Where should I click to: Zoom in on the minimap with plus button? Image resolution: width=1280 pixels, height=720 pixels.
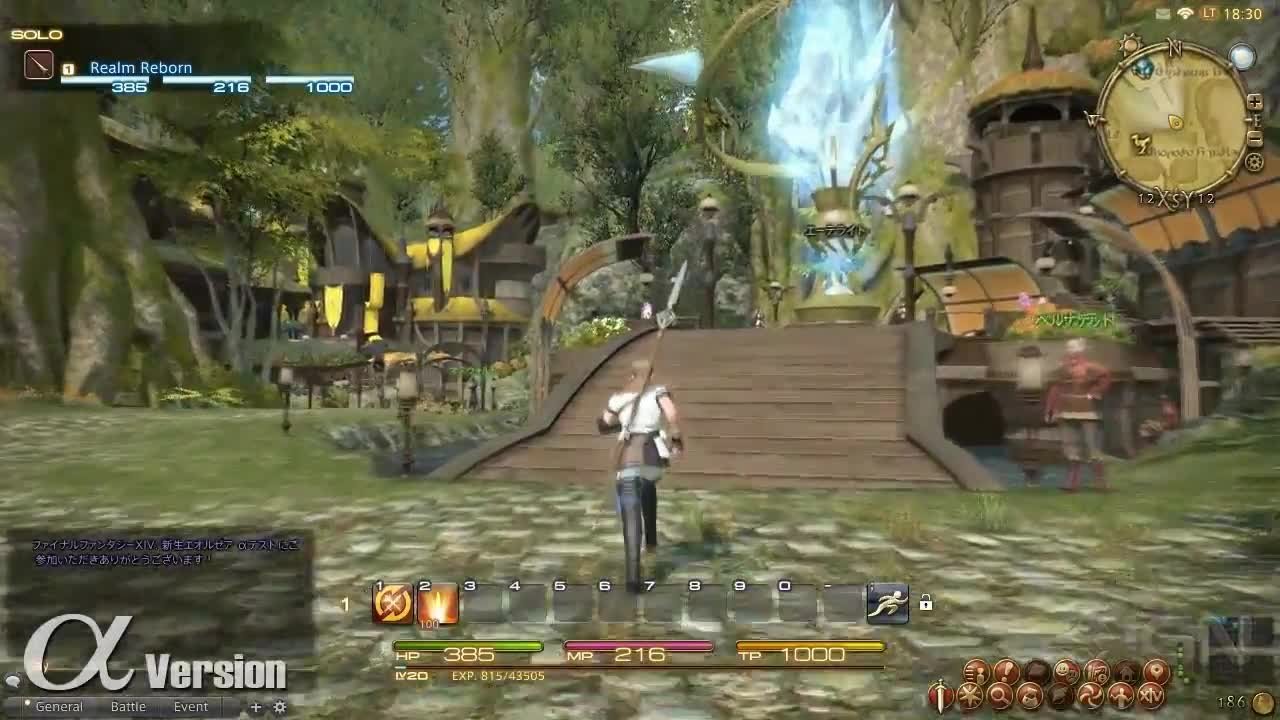click(x=1255, y=102)
